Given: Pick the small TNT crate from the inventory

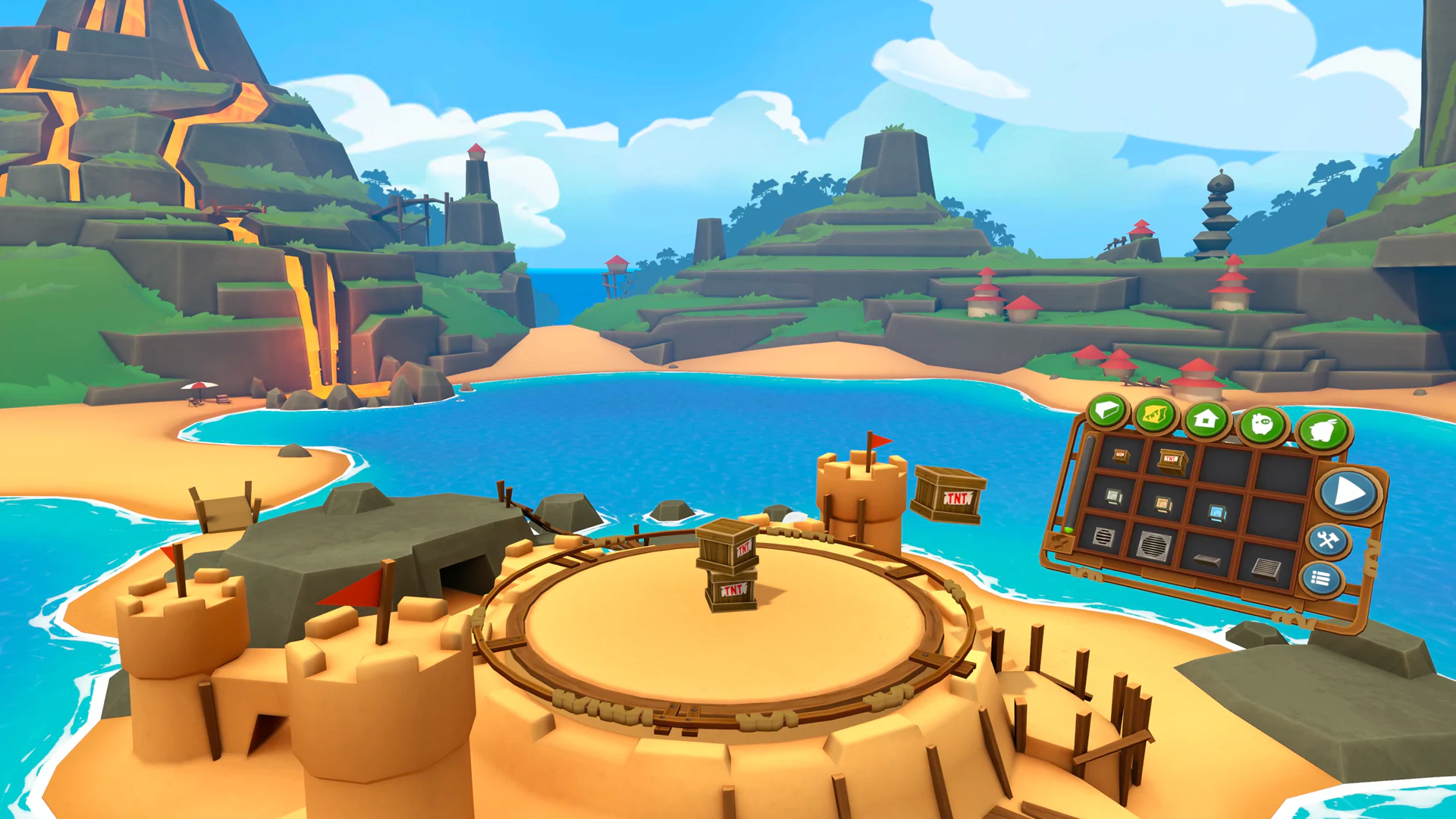Looking at the screenshot, I should click(x=1120, y=456).
